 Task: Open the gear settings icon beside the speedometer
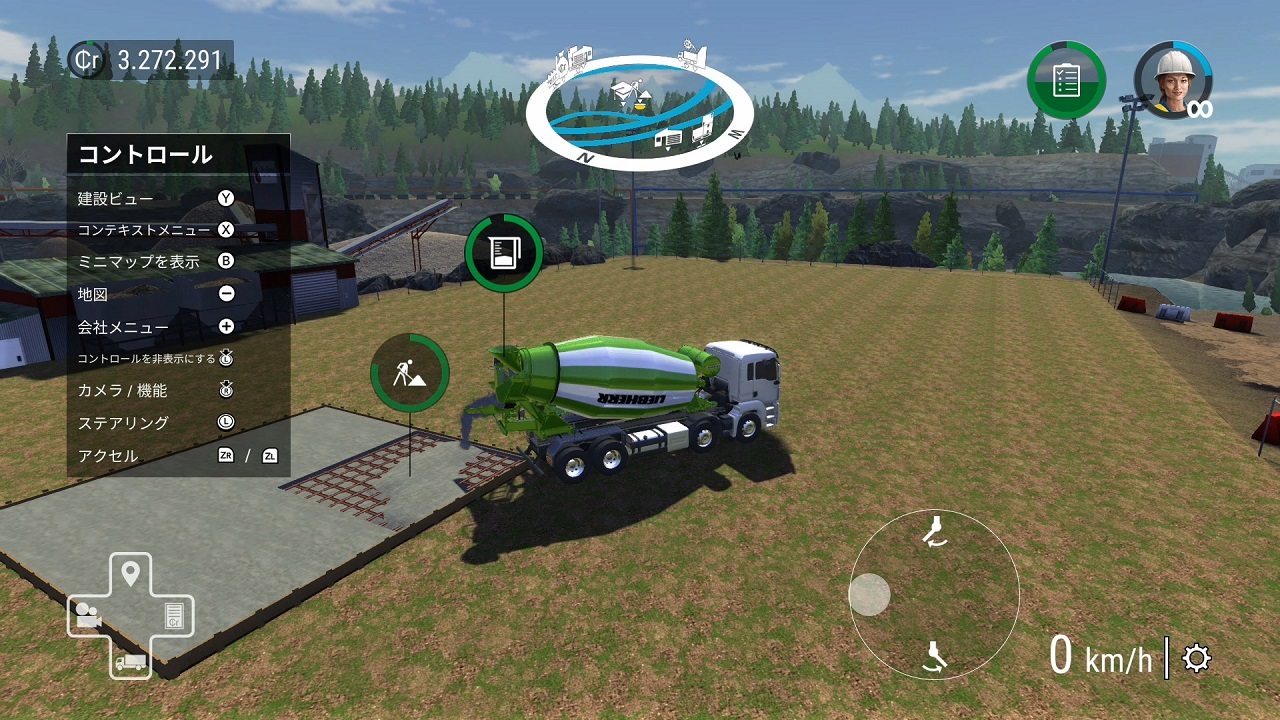pyautogui.click(x=1196, y=659)
